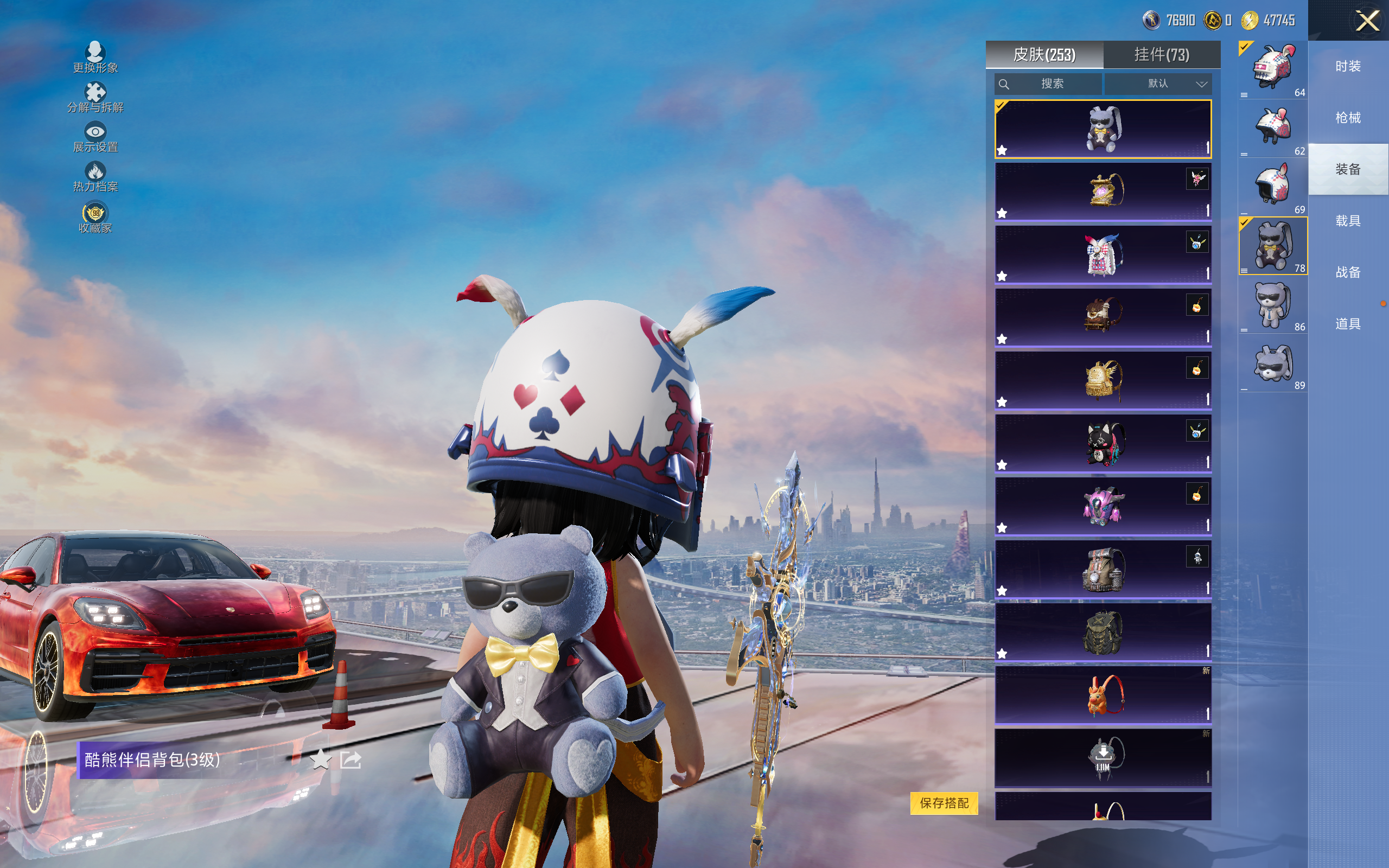Expand the 默认 sort dropdown
1389x868 pixels.
point(1158,84)
